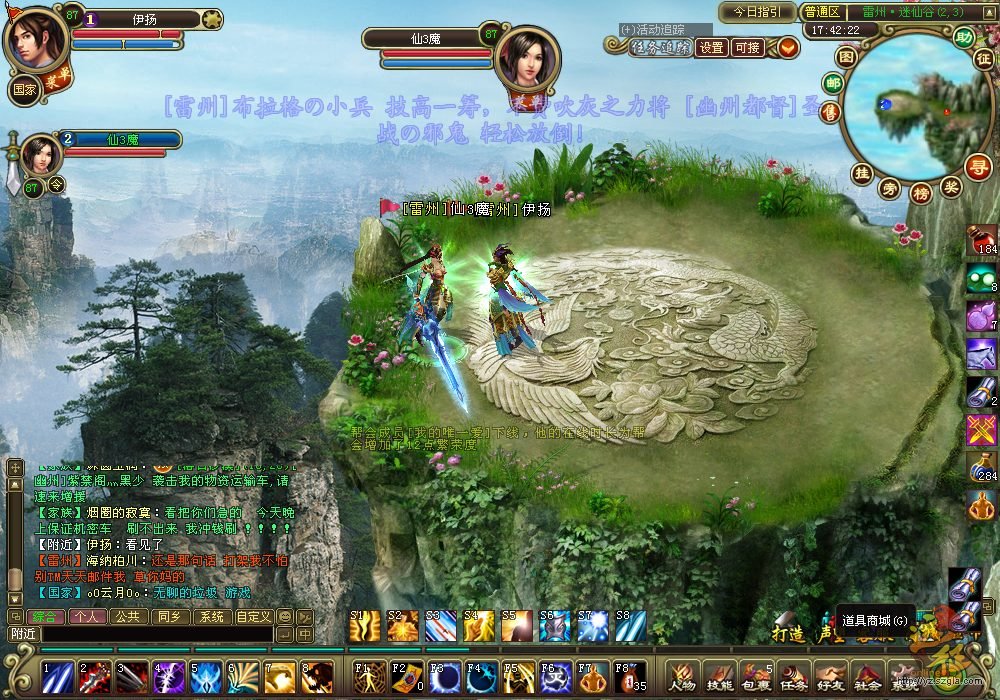Image resolution: width=1000 pixels, height=700 pixels.
Task: Click the chat input field
Action: pos(155,634)
